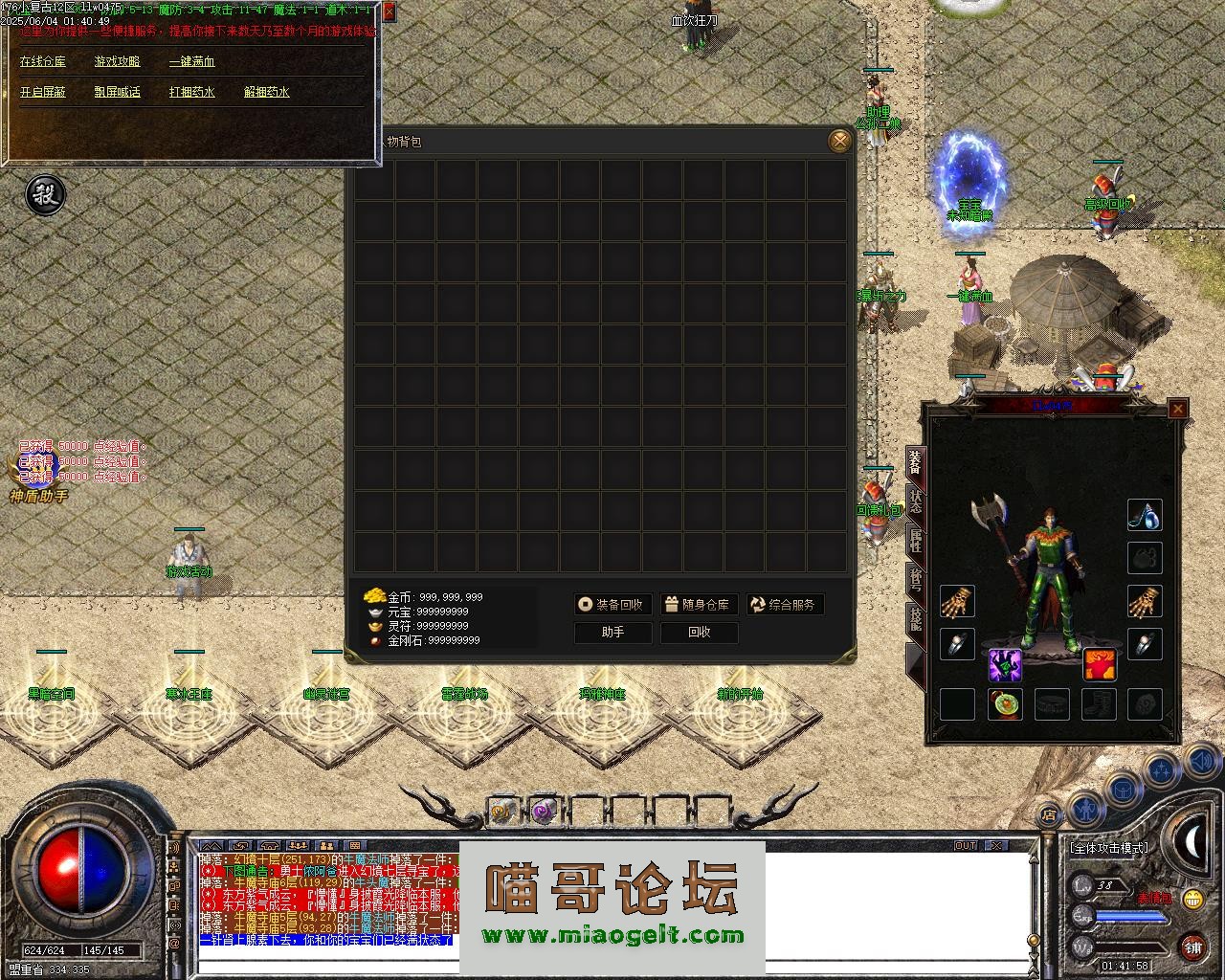The width and height of the screenshot is (1225, 980).
Task: Click the 装备回收 equipment recycle button
Action: coord(613,604)
